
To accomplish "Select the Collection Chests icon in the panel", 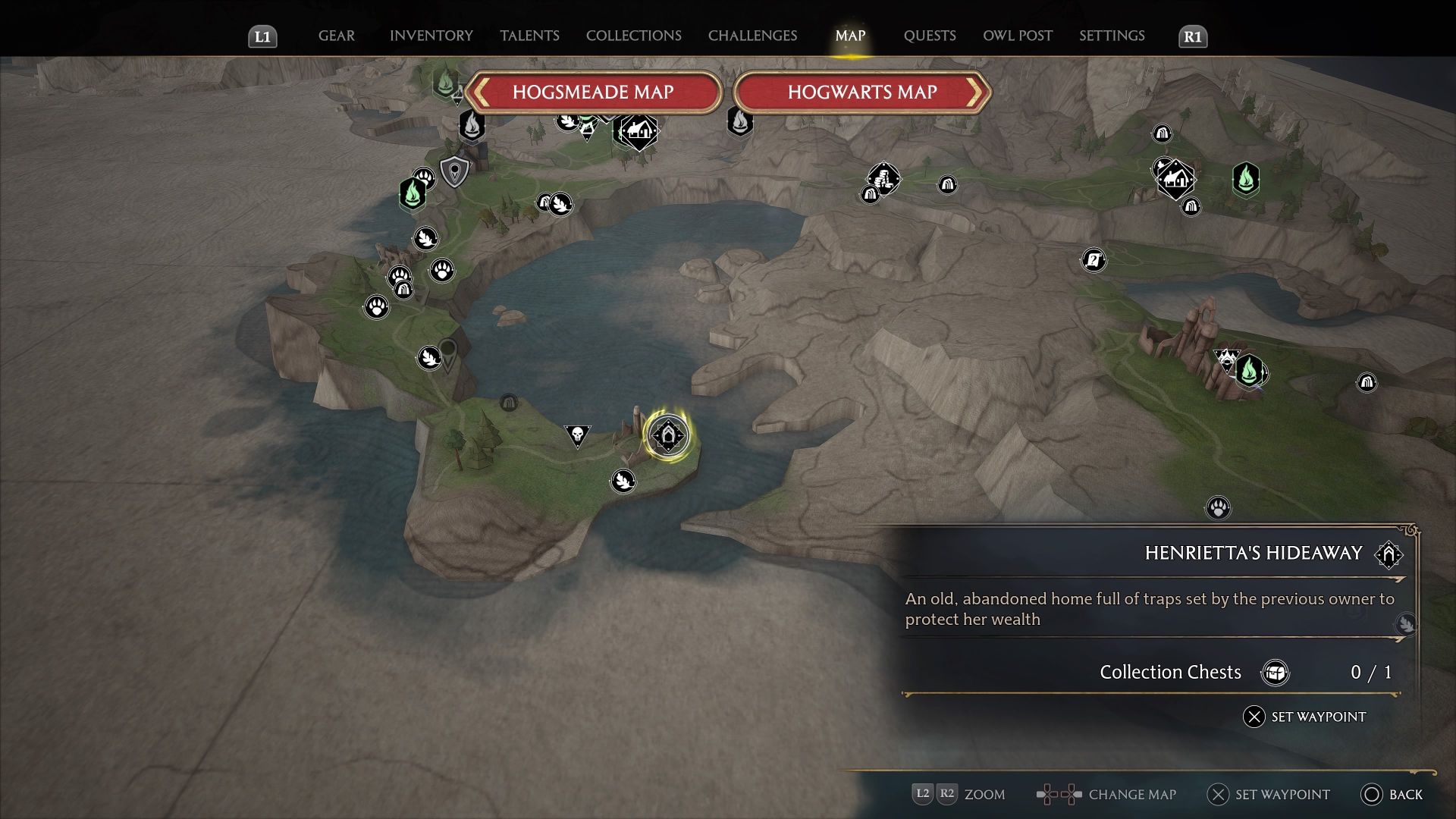I will pos(1277,672).
